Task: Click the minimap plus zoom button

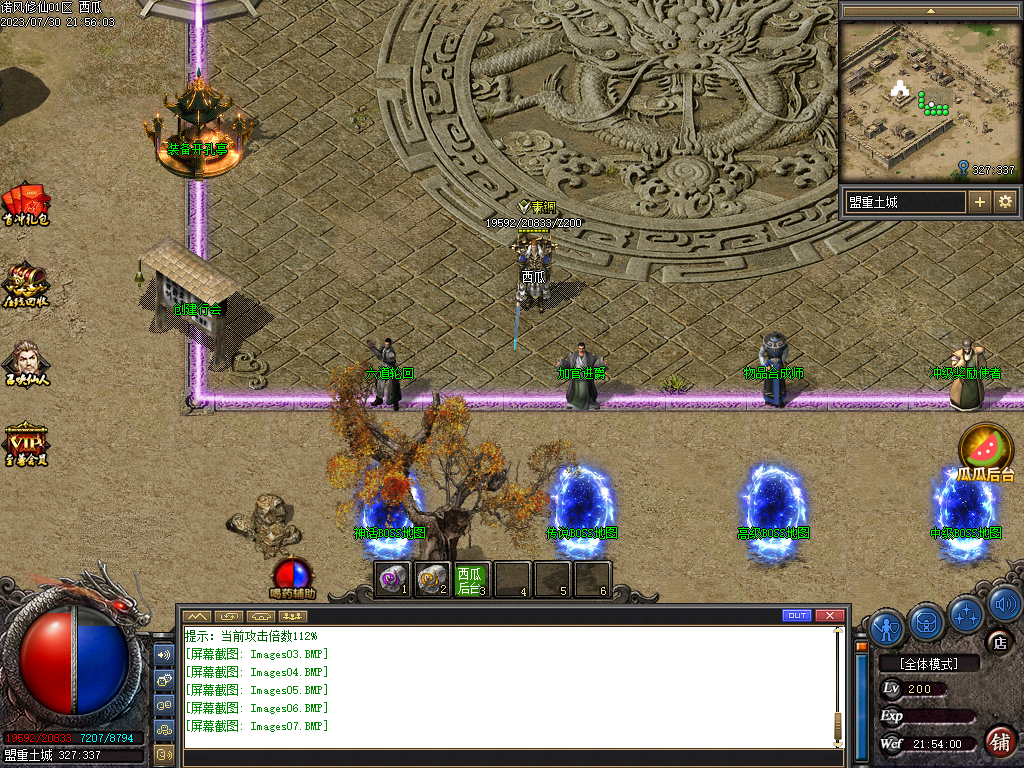Action: pyautogui.click(x=980, y=202)
